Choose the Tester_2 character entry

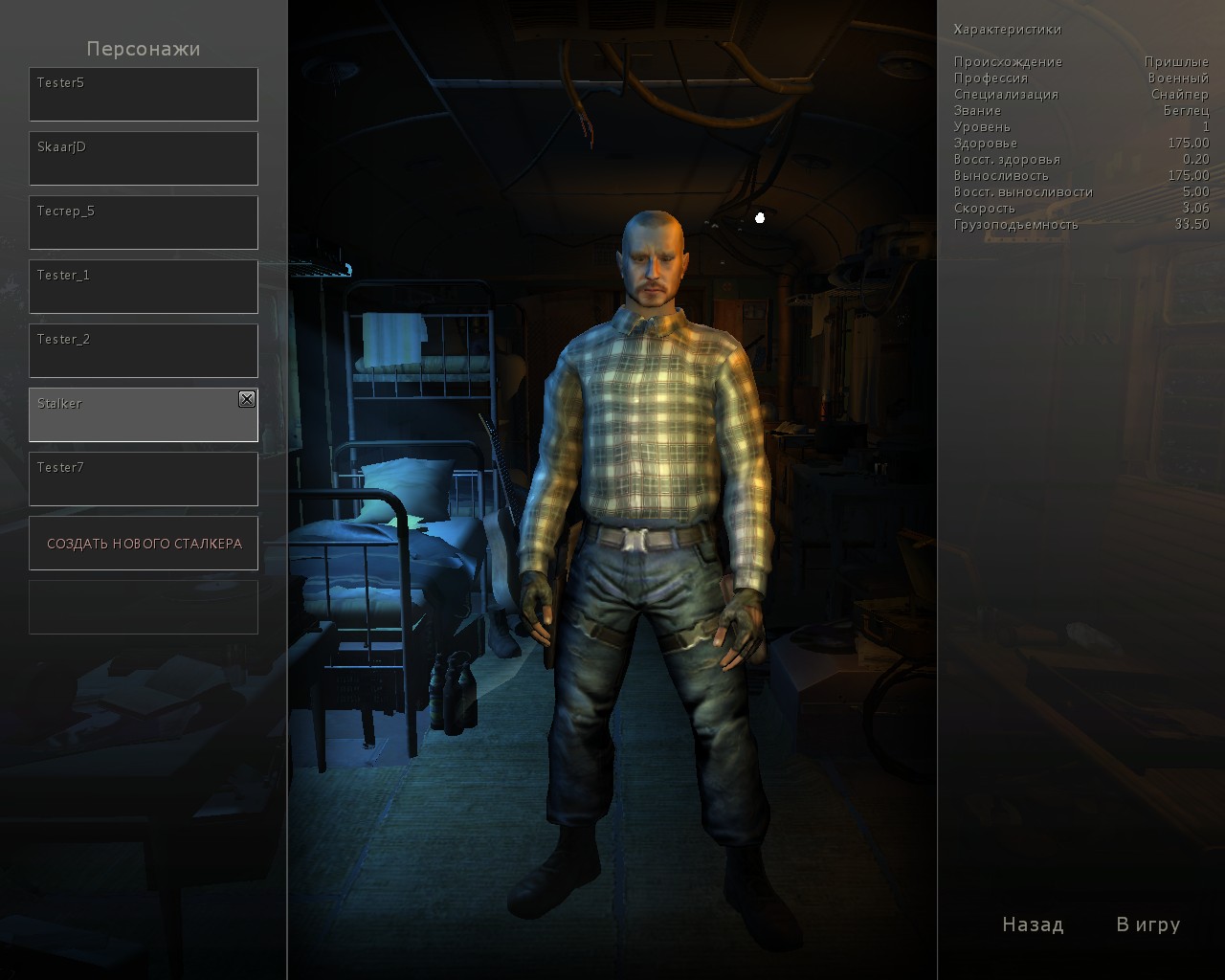pyautogui.click(x=144, y=351)
